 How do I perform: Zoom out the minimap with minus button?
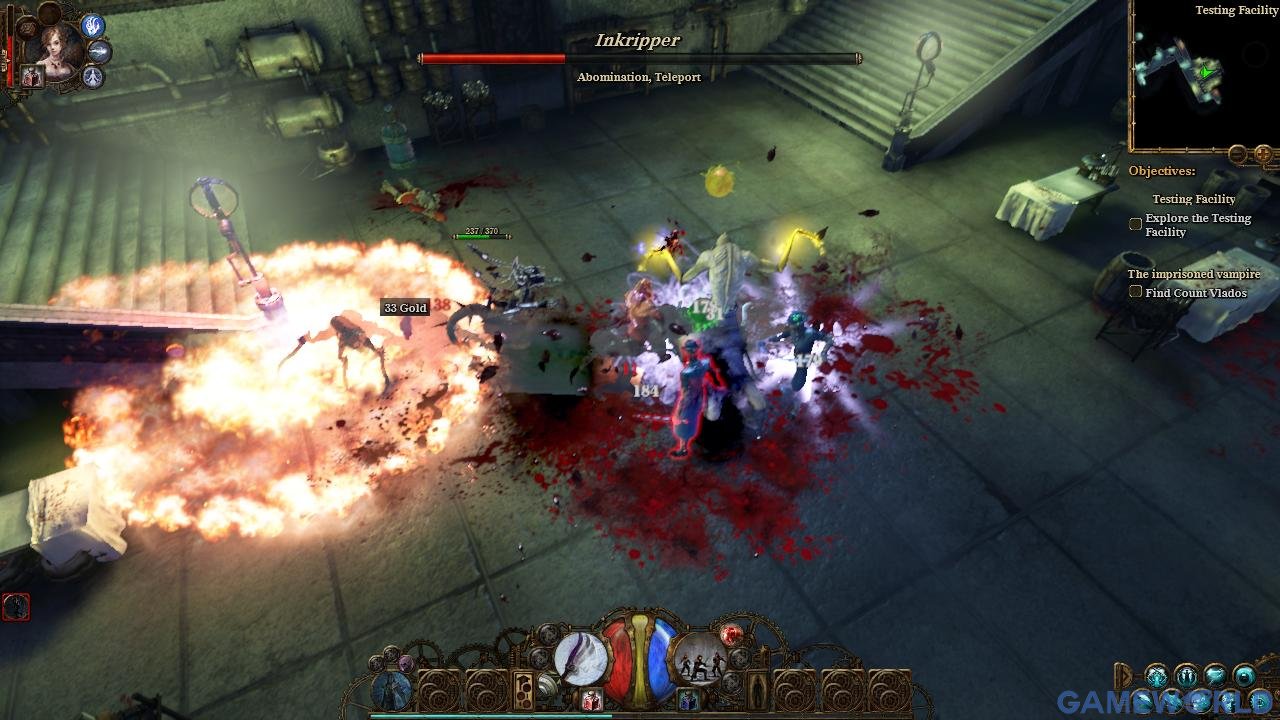point(1238,154)
